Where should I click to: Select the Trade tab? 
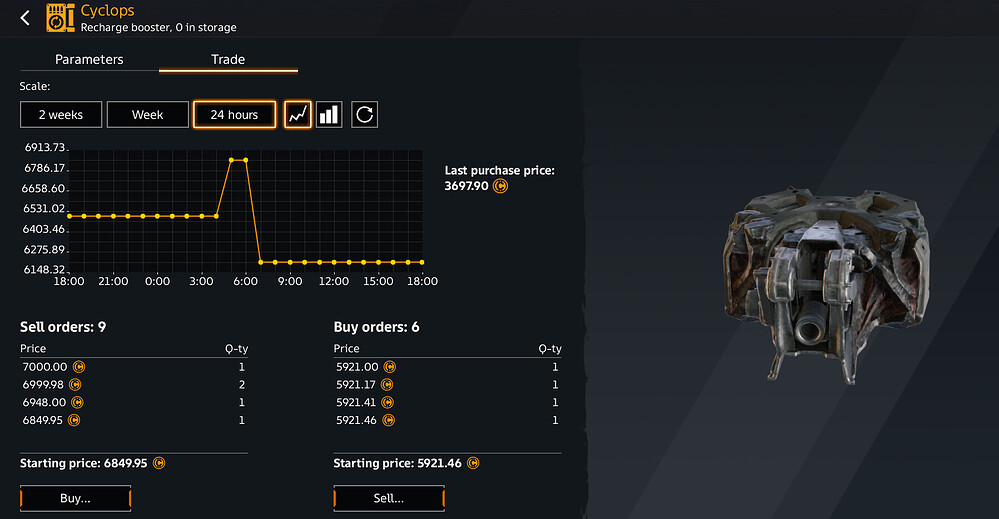pos(228,59)
